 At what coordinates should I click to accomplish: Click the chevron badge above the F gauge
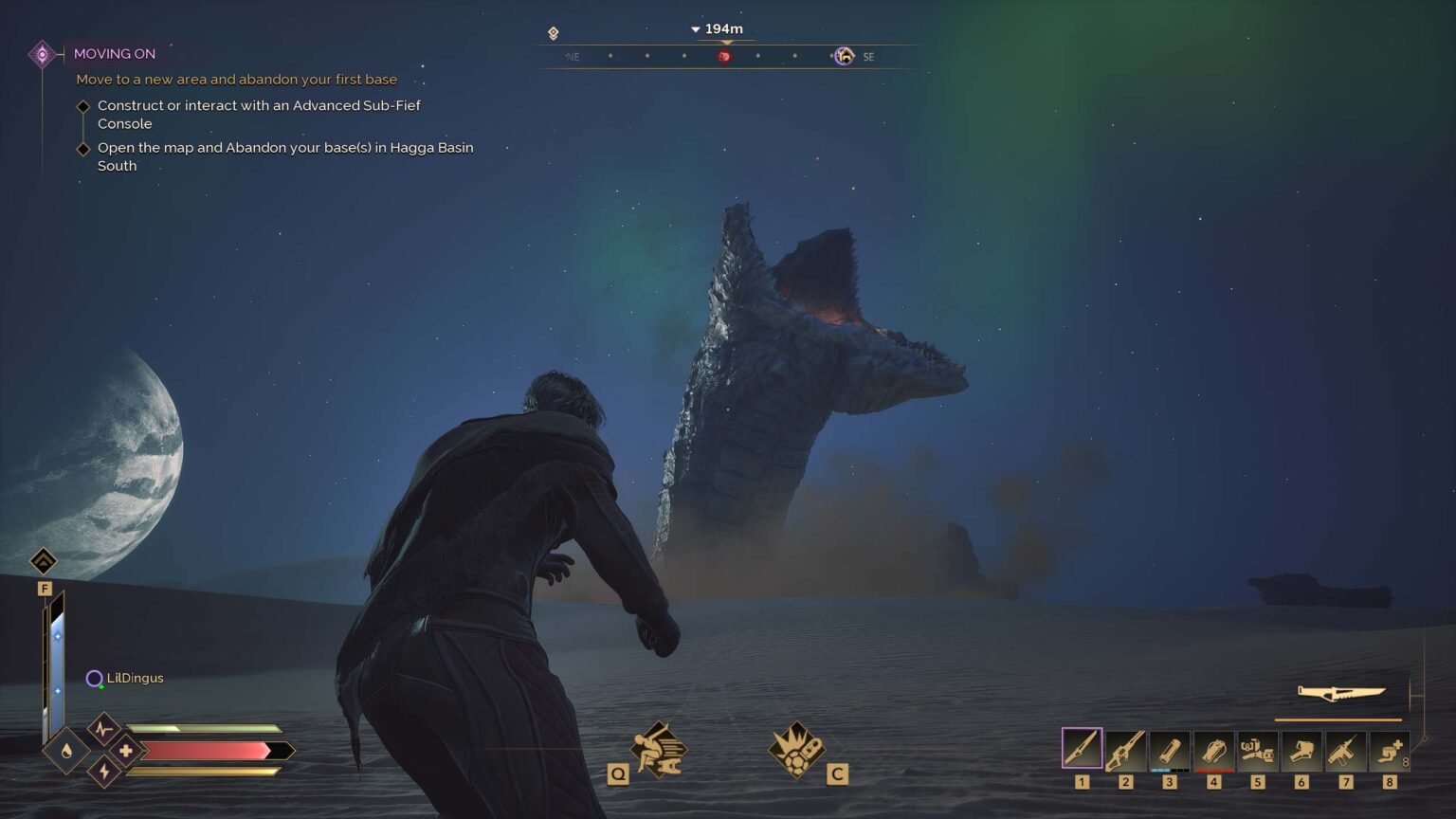click(x=44, y=561)
